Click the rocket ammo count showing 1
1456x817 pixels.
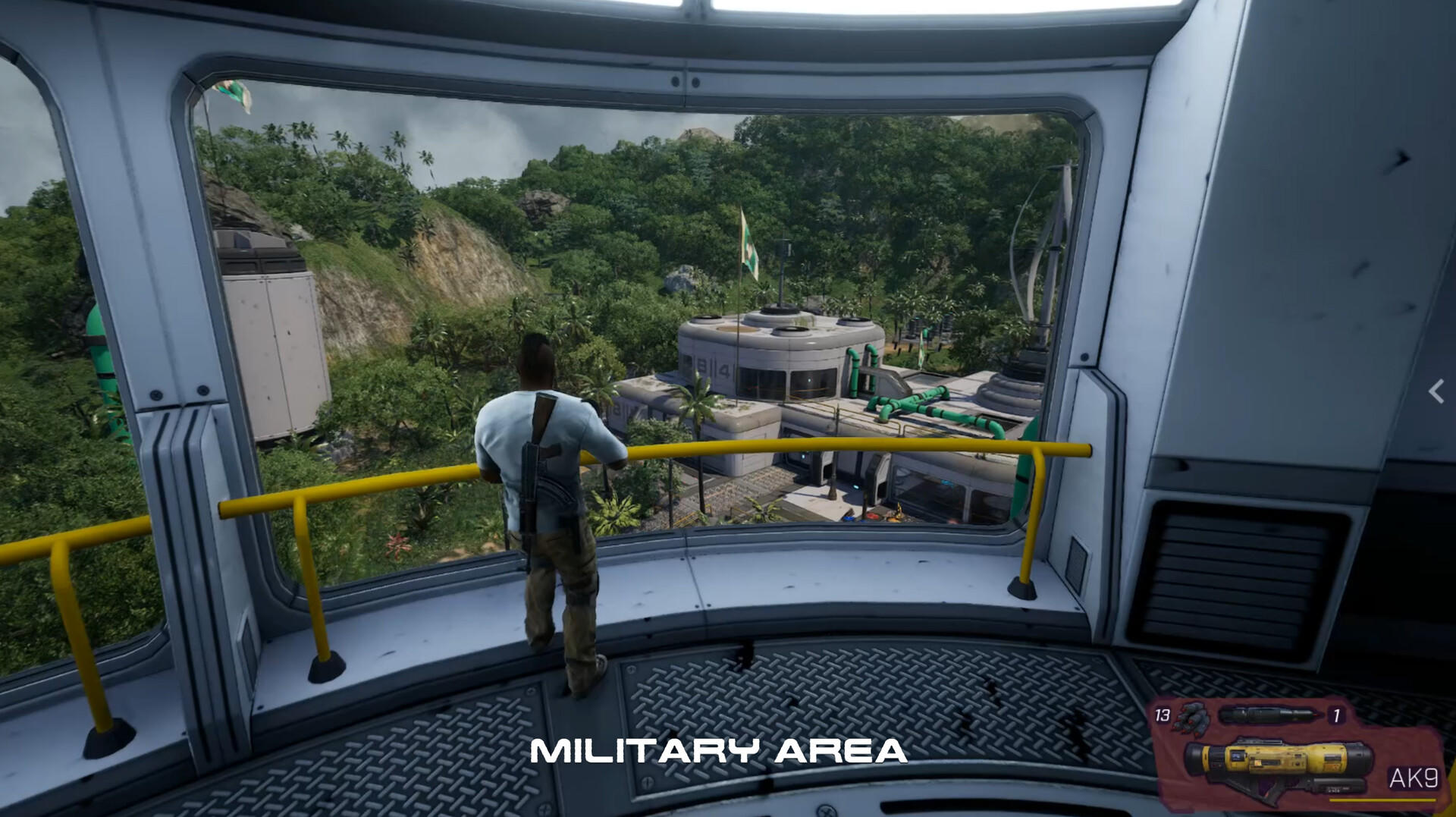[1337, 714]
